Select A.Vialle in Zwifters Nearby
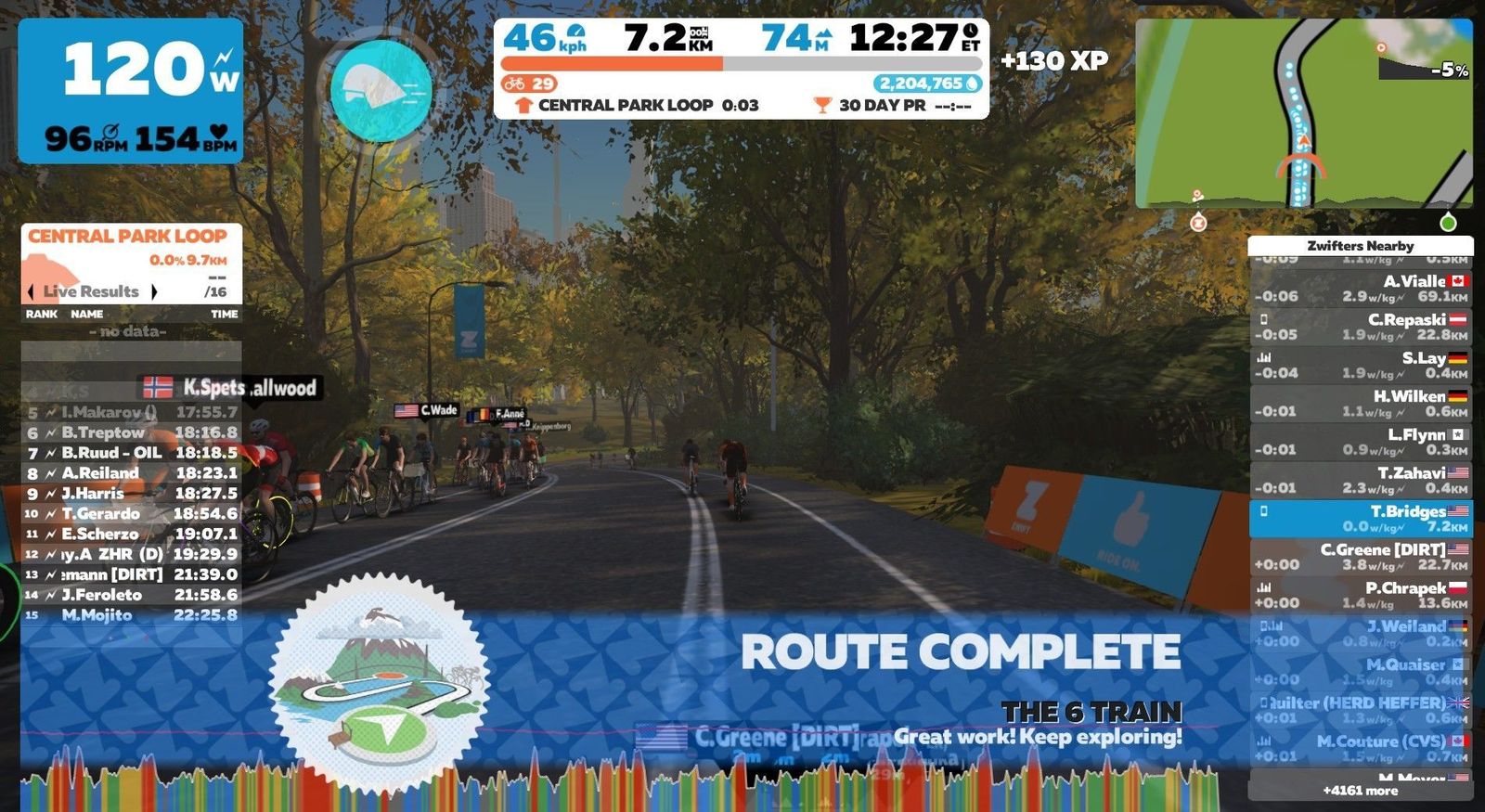 point(1360,289)
